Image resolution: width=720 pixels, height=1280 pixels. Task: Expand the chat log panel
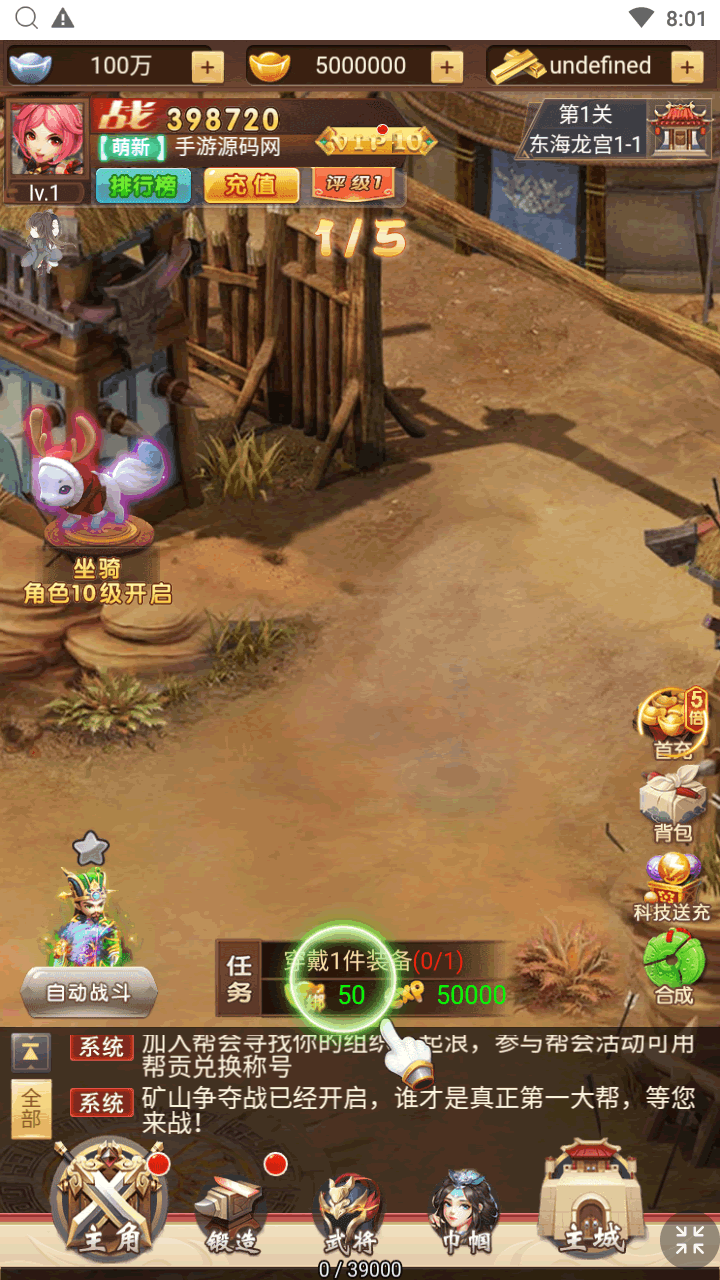[31, 1052]
